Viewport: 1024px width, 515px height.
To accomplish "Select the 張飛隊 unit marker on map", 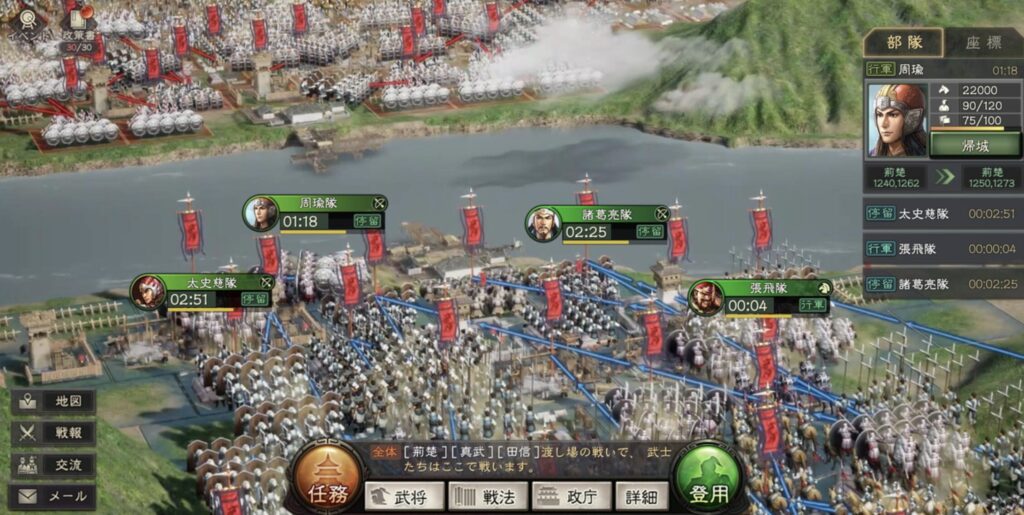I will click(760, 297).
